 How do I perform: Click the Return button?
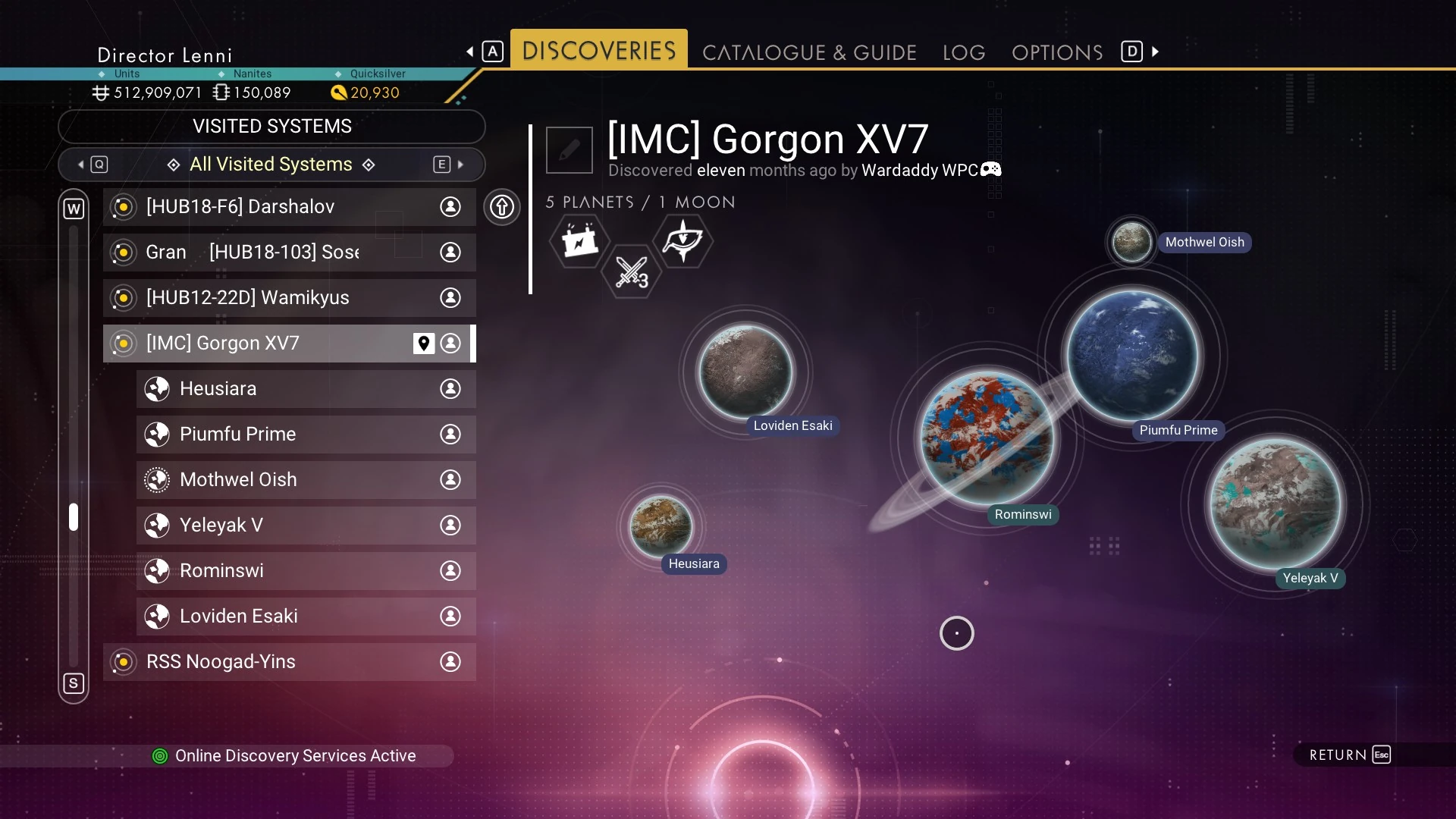1350,755
